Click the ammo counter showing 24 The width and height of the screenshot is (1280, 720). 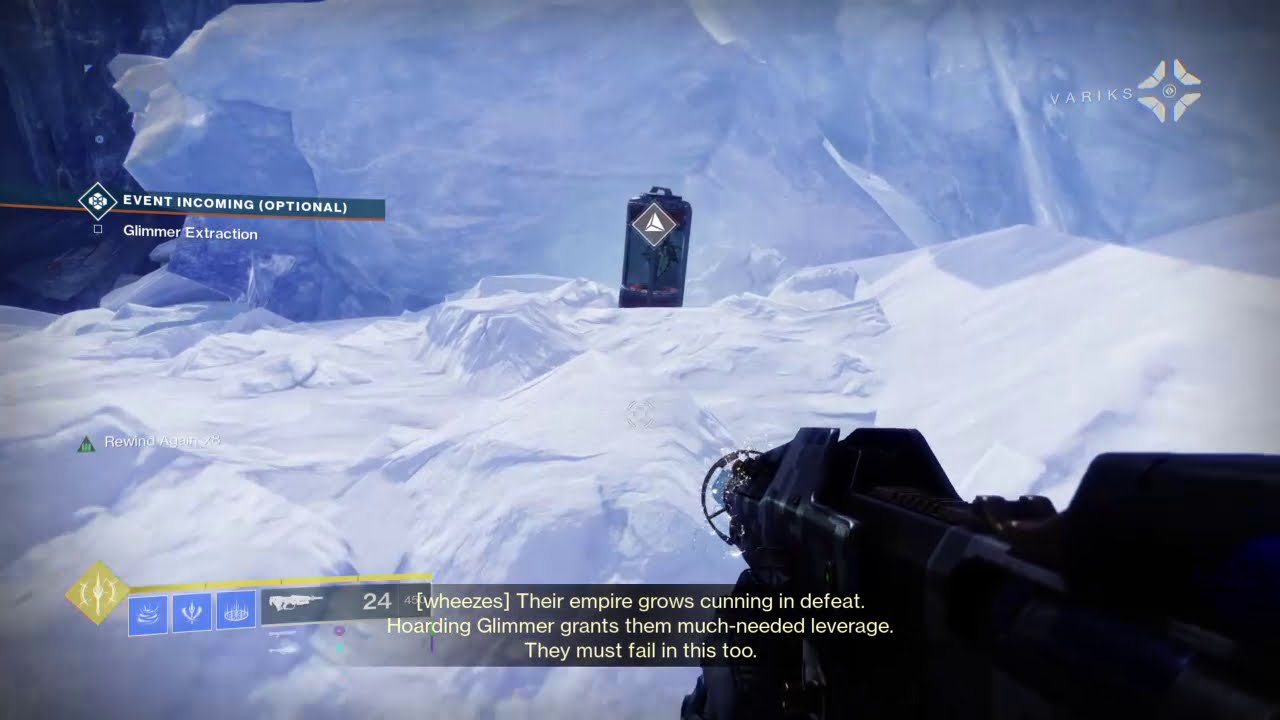click(376, 602)
